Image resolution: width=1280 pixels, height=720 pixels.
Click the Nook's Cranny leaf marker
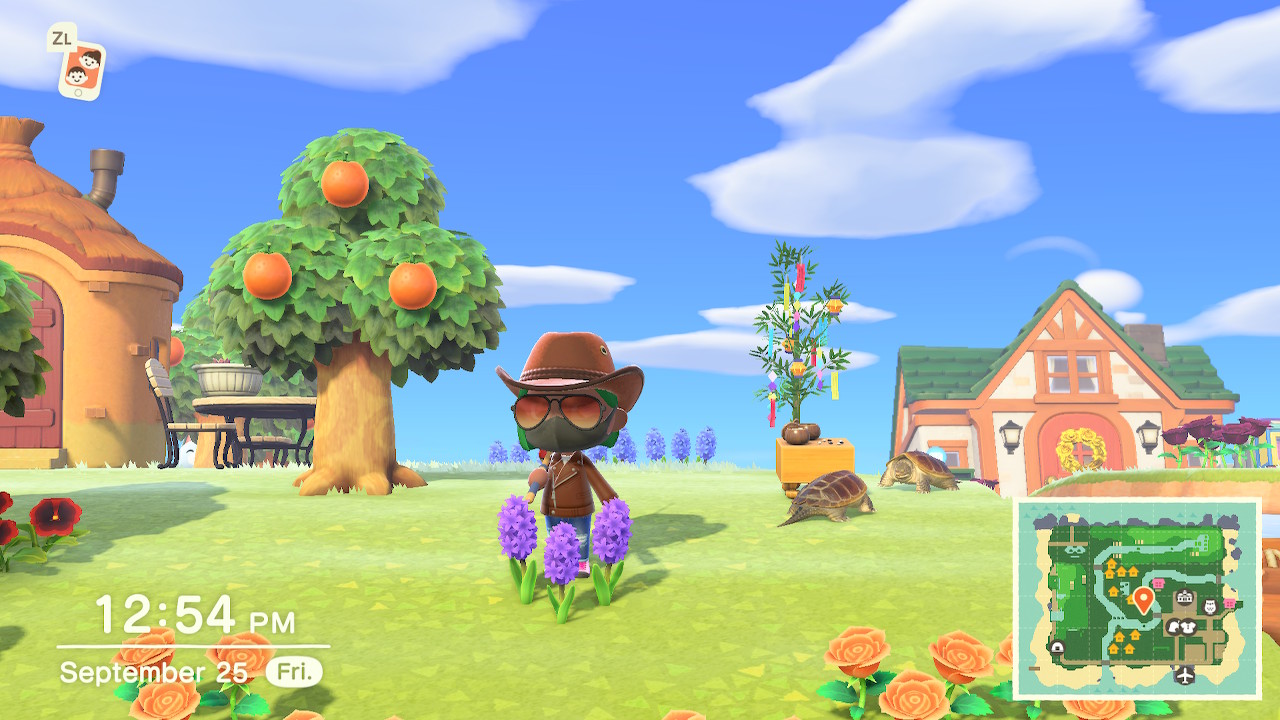point(1175,627)
